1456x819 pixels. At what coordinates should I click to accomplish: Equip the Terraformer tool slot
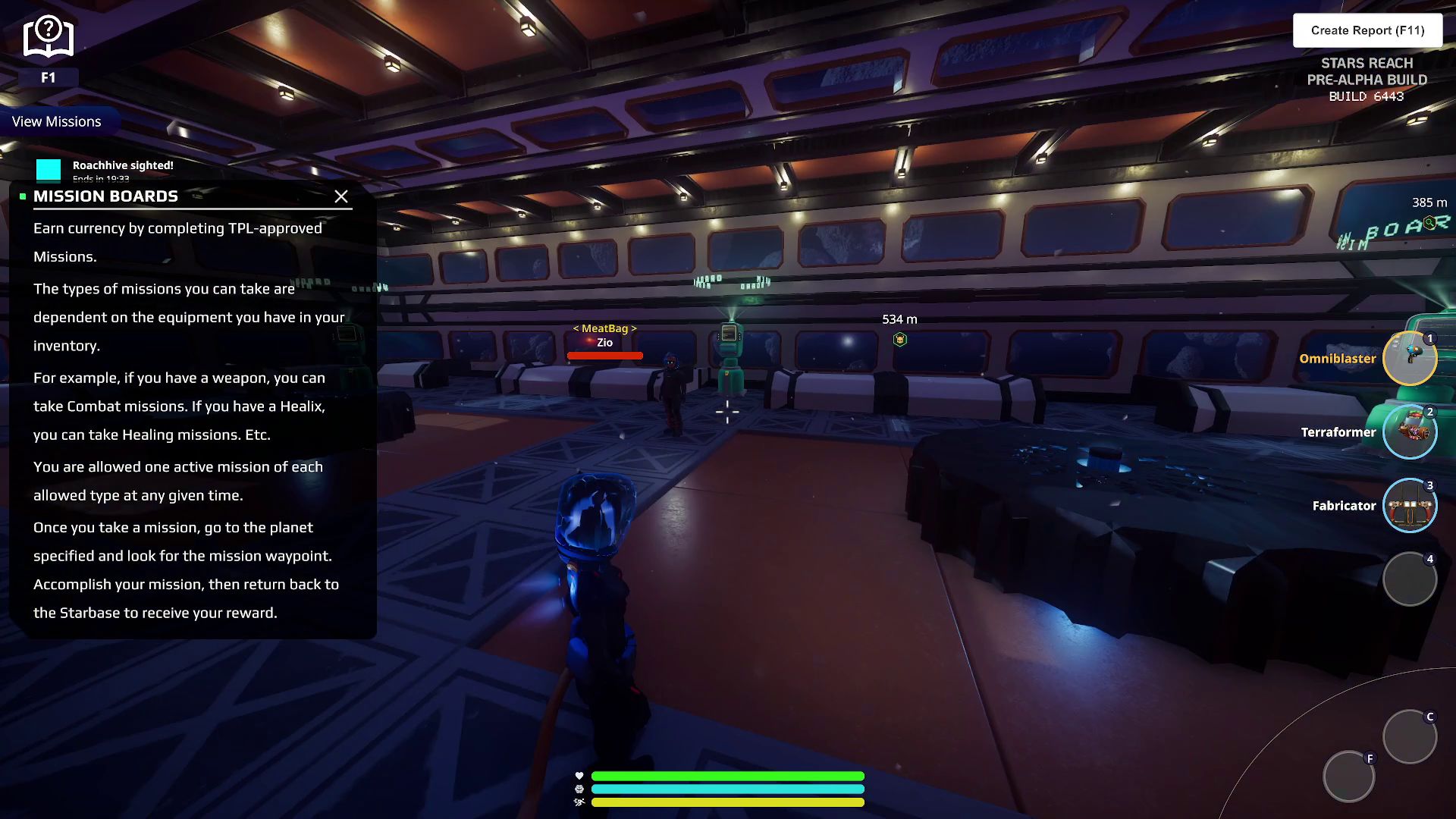[x=1409, y=432]
